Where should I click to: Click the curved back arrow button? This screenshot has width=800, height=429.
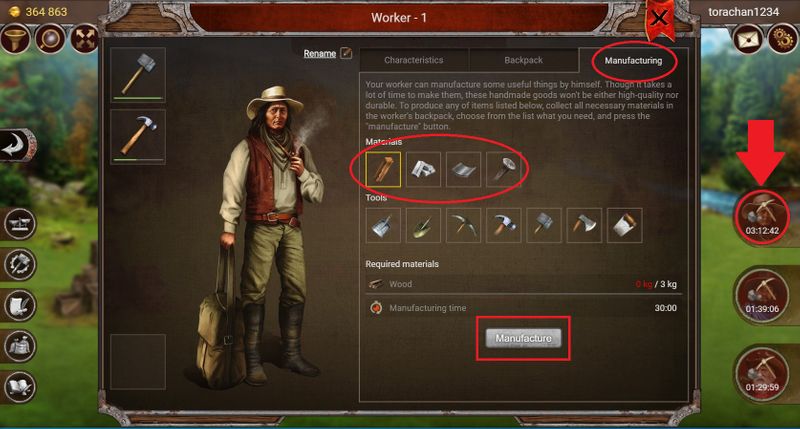tap(16, 146)
